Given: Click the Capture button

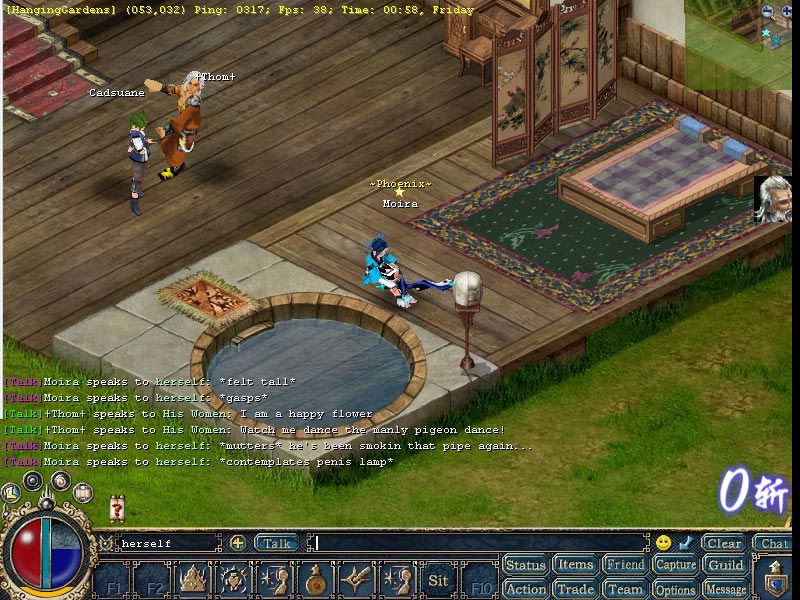Looking at the screenshot, I should 675,565.
